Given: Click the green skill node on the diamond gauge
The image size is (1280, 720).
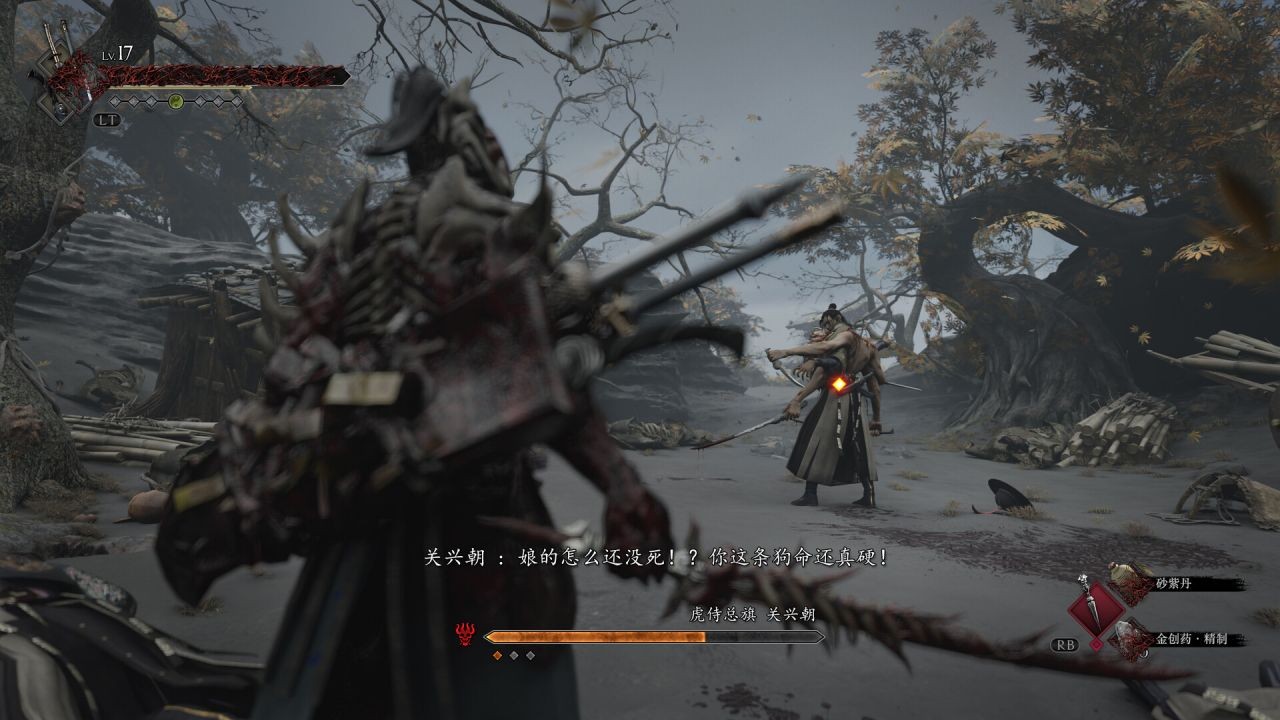Looking at the screenshot, I should click(x=175, y=101).
